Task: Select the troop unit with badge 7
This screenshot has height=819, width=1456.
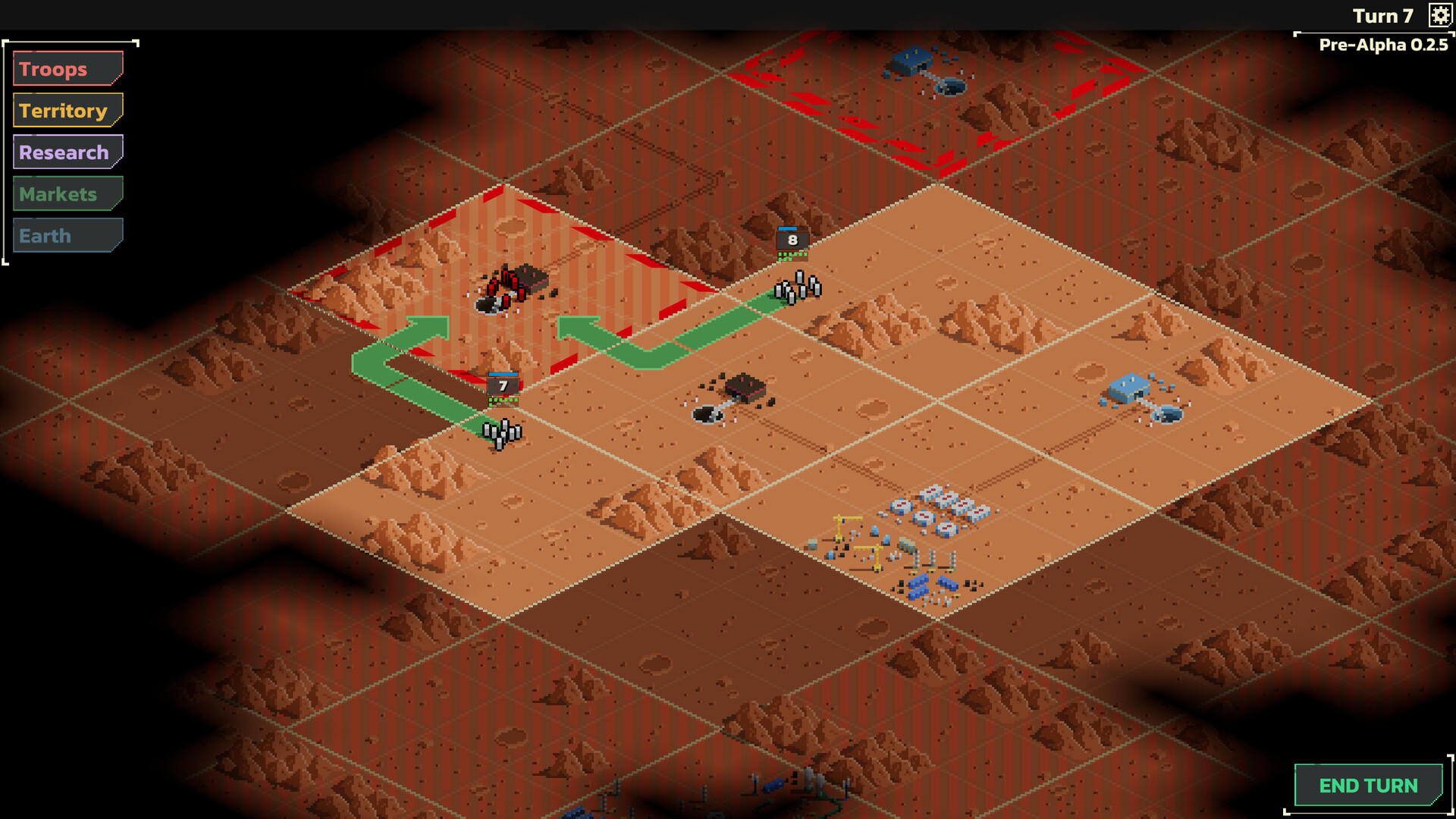Action: point(503,385)
